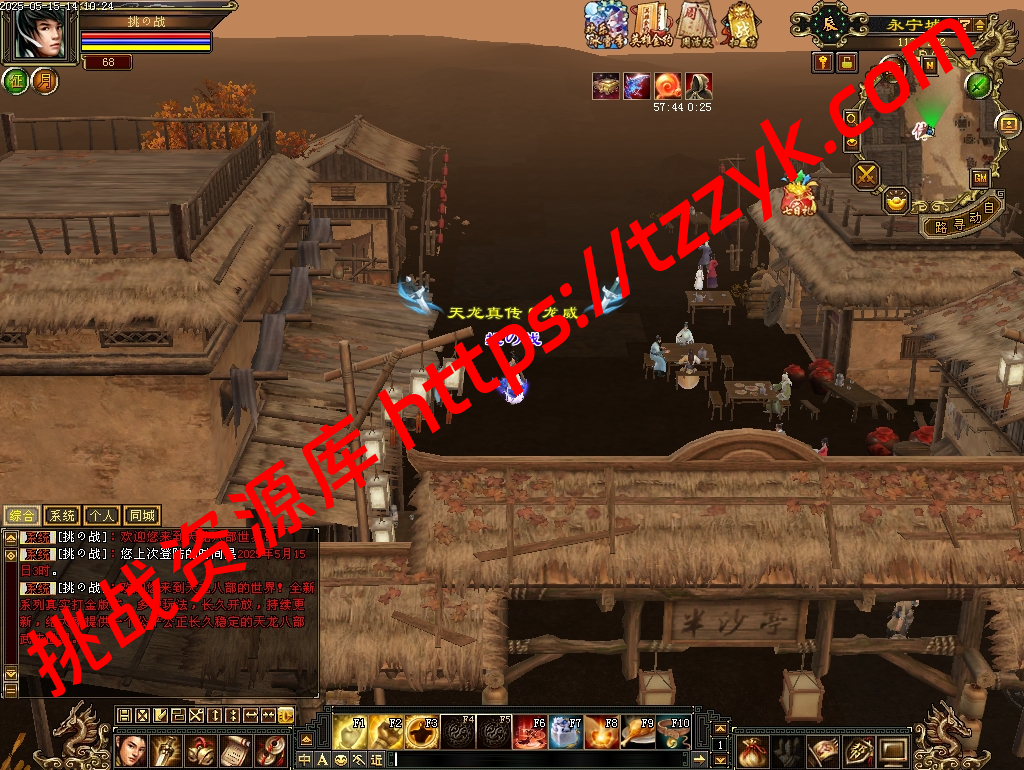Open the gold ingot shop button
1024x770 pixels.
[x=897, y=200]
